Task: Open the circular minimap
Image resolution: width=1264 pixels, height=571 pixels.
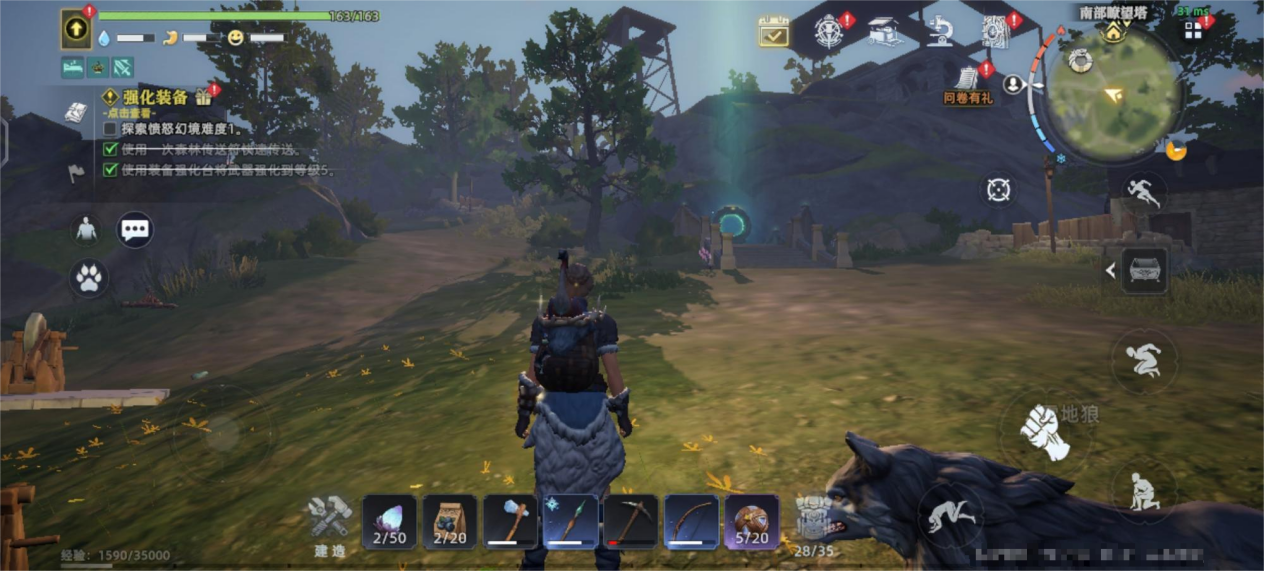Action: [1112, 93]
